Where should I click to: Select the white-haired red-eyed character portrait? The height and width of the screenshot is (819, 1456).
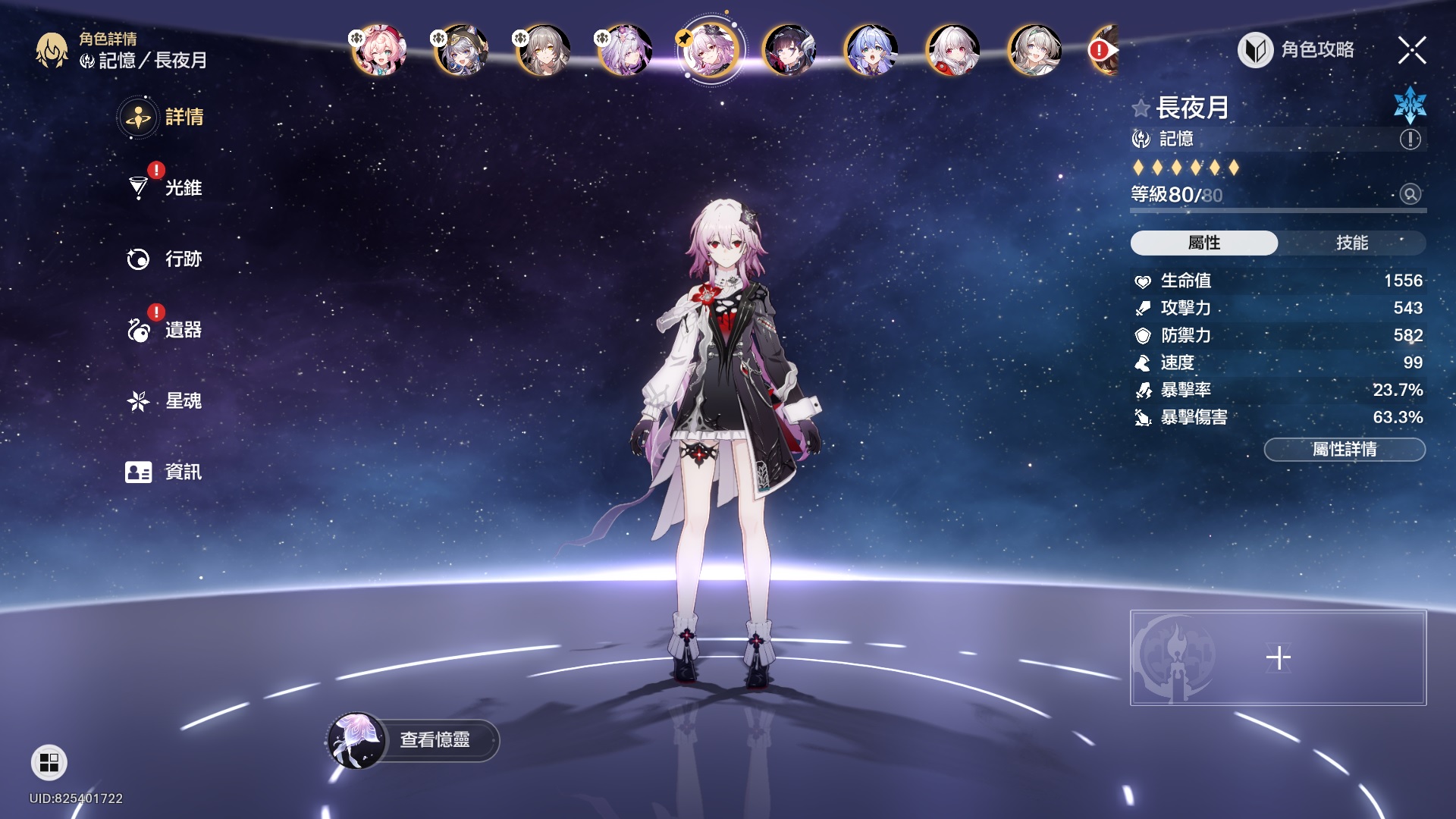point(952,51)
